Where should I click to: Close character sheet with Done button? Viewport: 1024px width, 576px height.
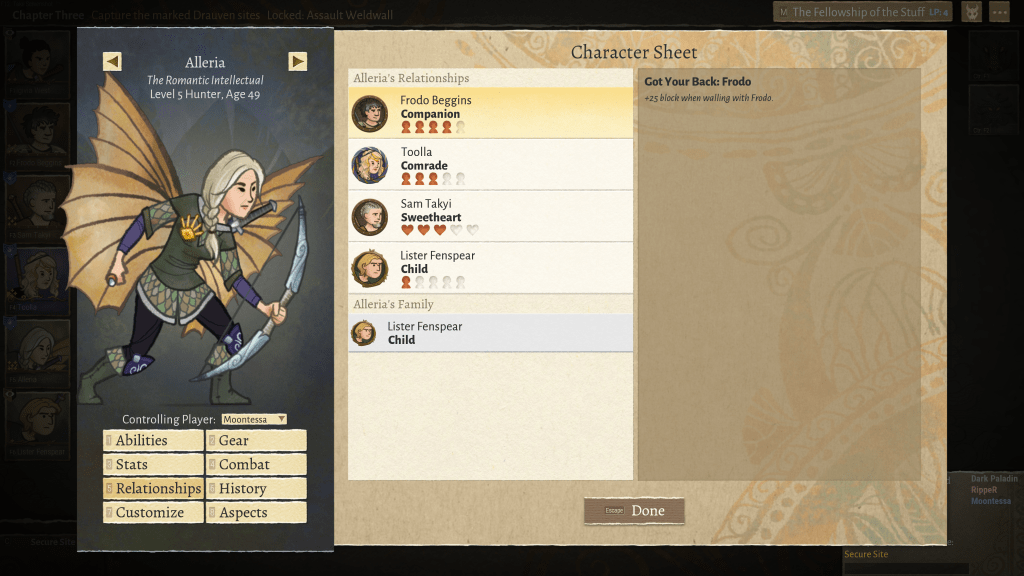tap(635, 511)
